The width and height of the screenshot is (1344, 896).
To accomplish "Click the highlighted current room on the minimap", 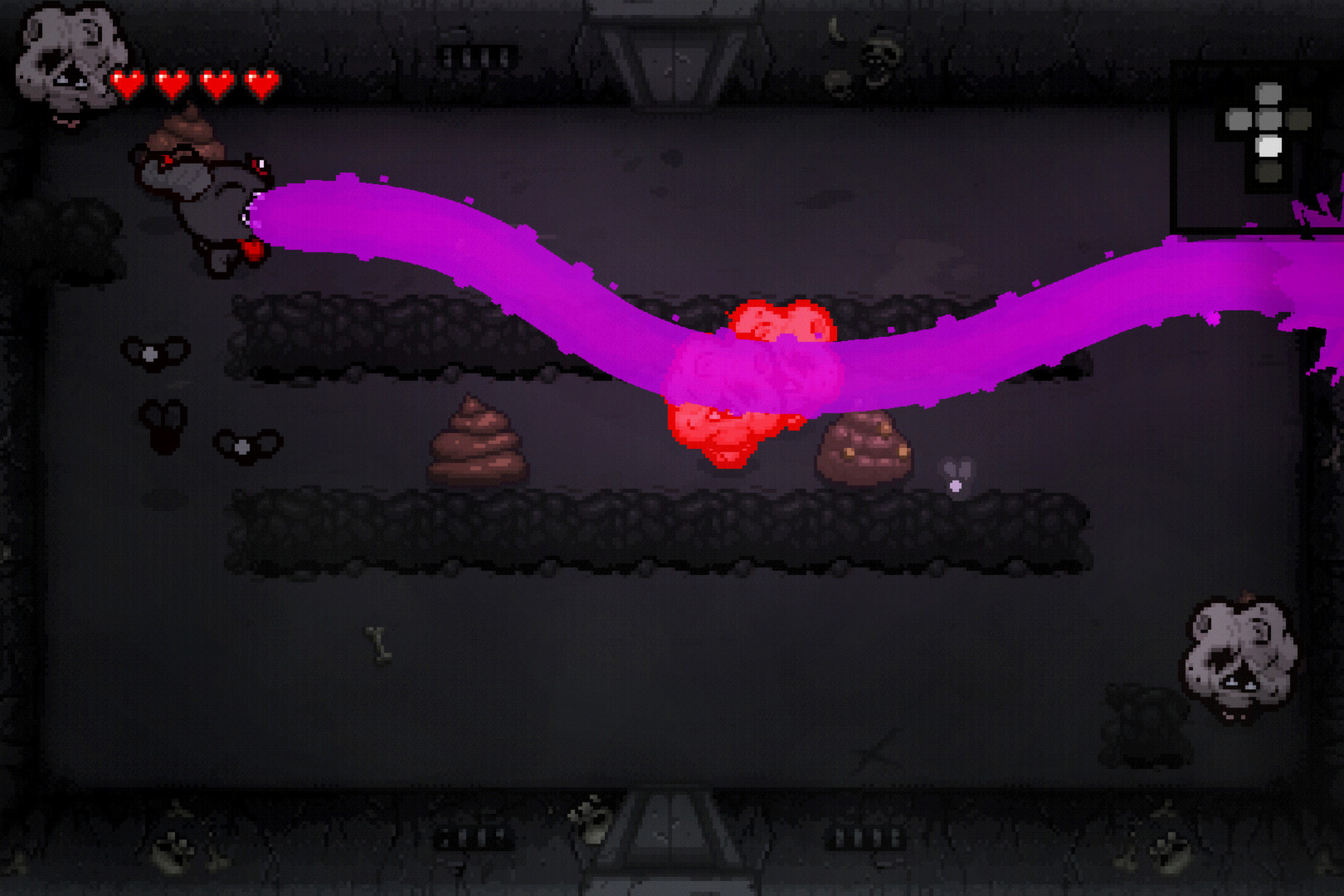I will click(1269, 145).
